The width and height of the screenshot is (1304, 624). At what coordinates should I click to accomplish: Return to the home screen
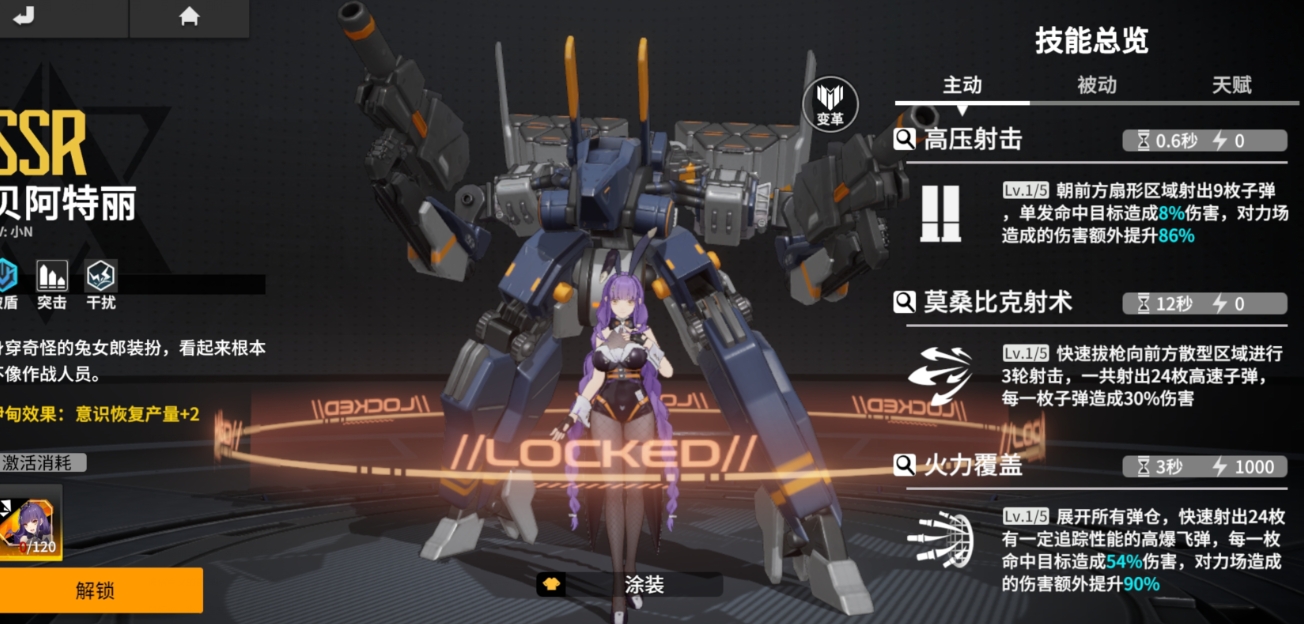pos(188,17)
